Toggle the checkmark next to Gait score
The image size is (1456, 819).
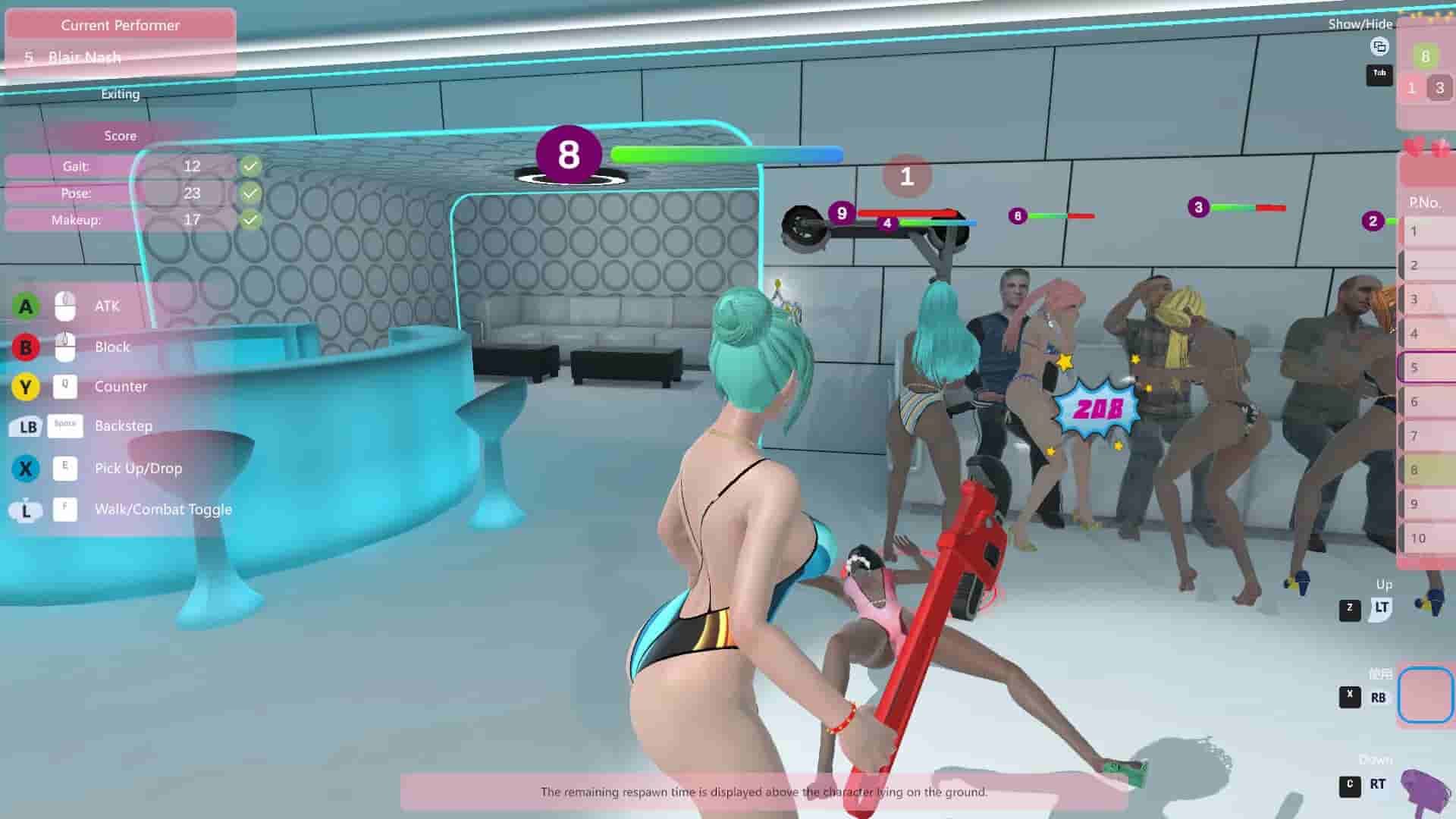(251, 166)
